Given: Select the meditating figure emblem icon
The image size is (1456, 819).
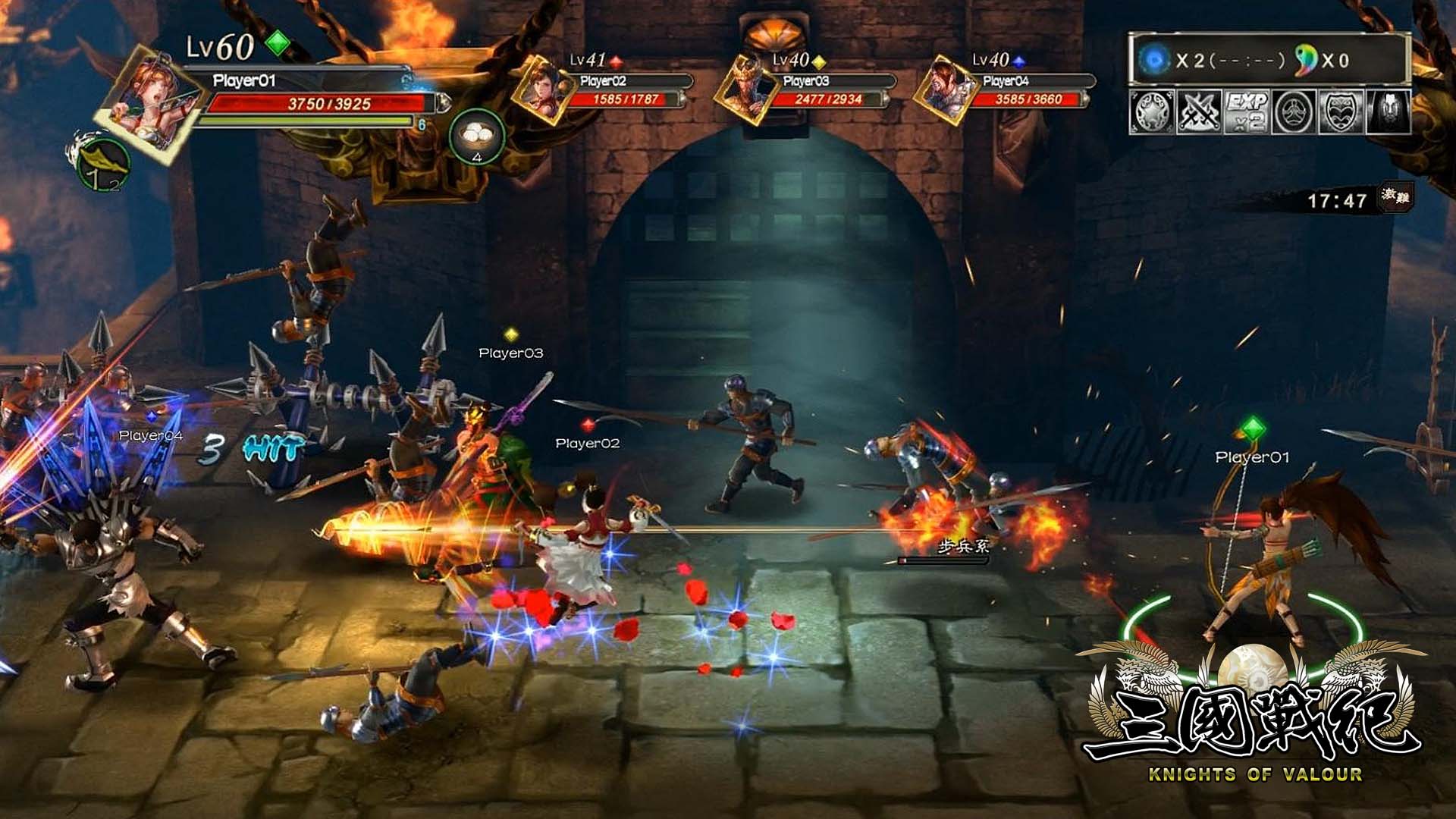Looking at the screenshot, I should pos(1294,112).
